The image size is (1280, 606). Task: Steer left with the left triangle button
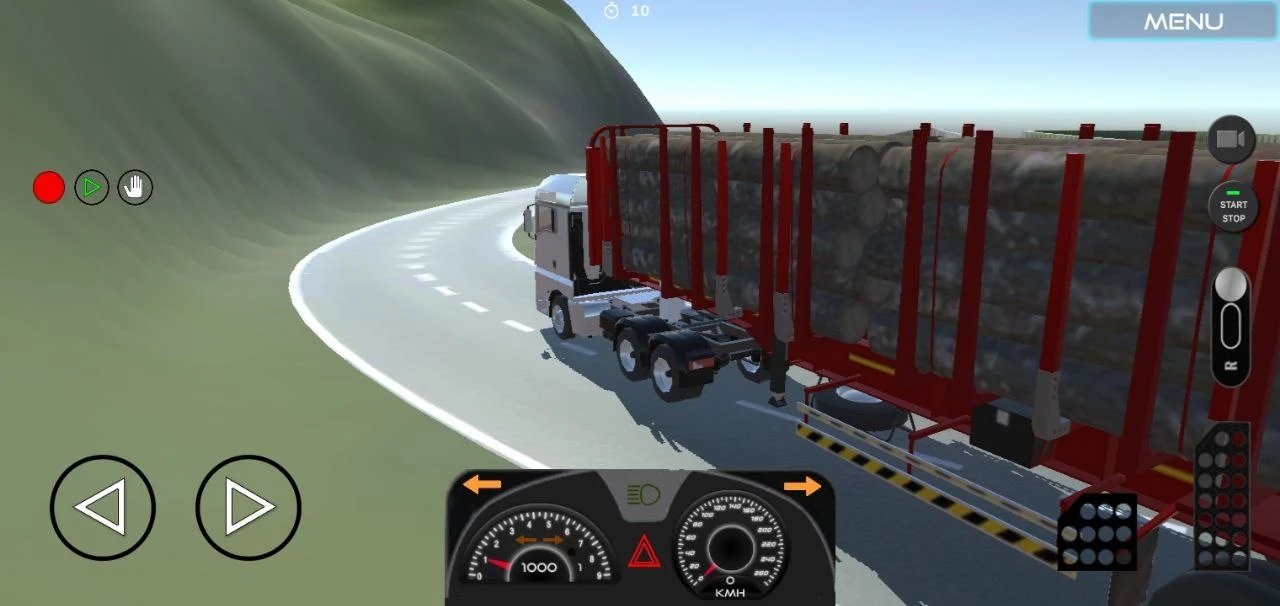coord(102,507)
